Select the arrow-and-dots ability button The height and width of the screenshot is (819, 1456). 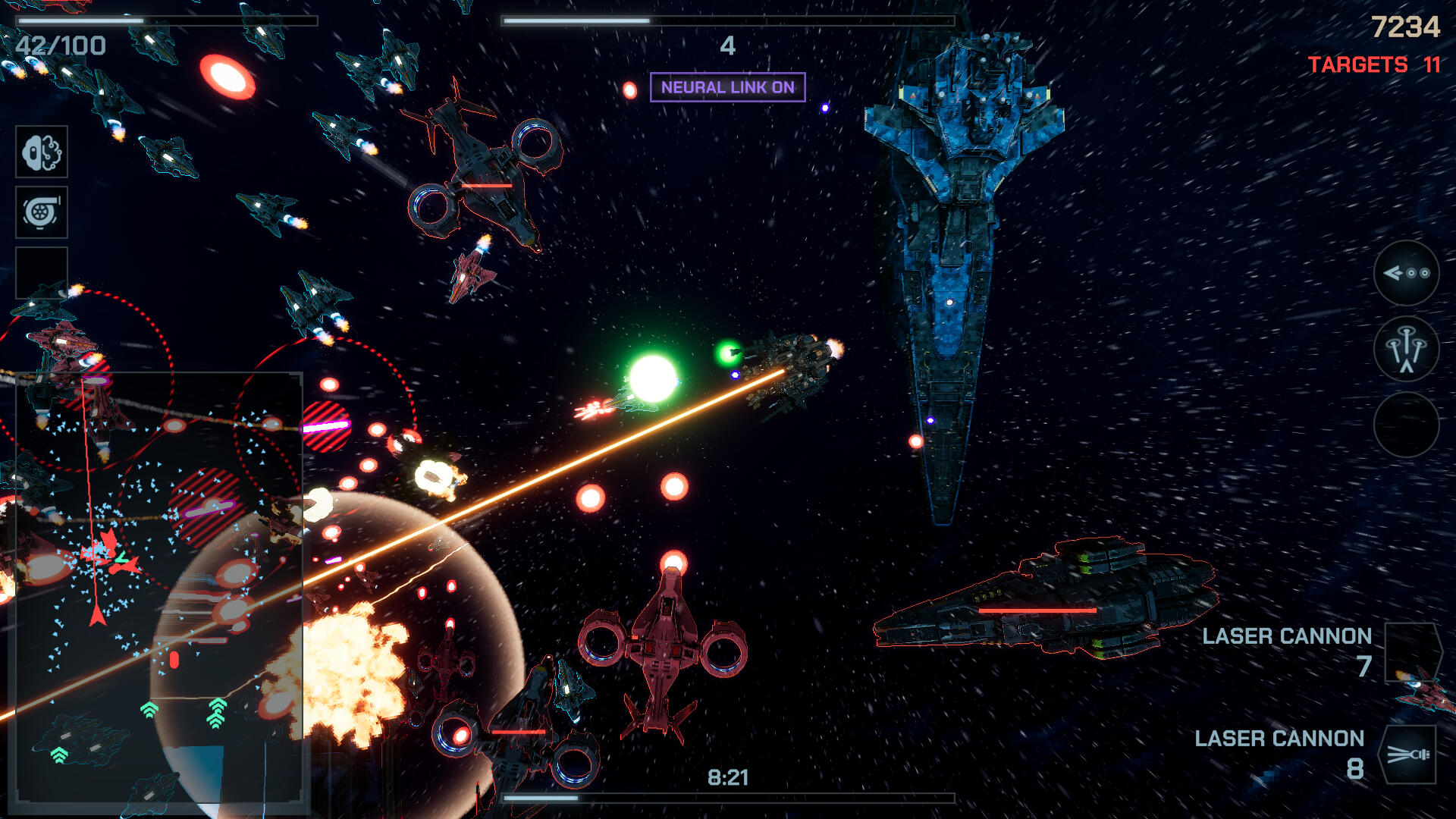tap(1407, 273)
